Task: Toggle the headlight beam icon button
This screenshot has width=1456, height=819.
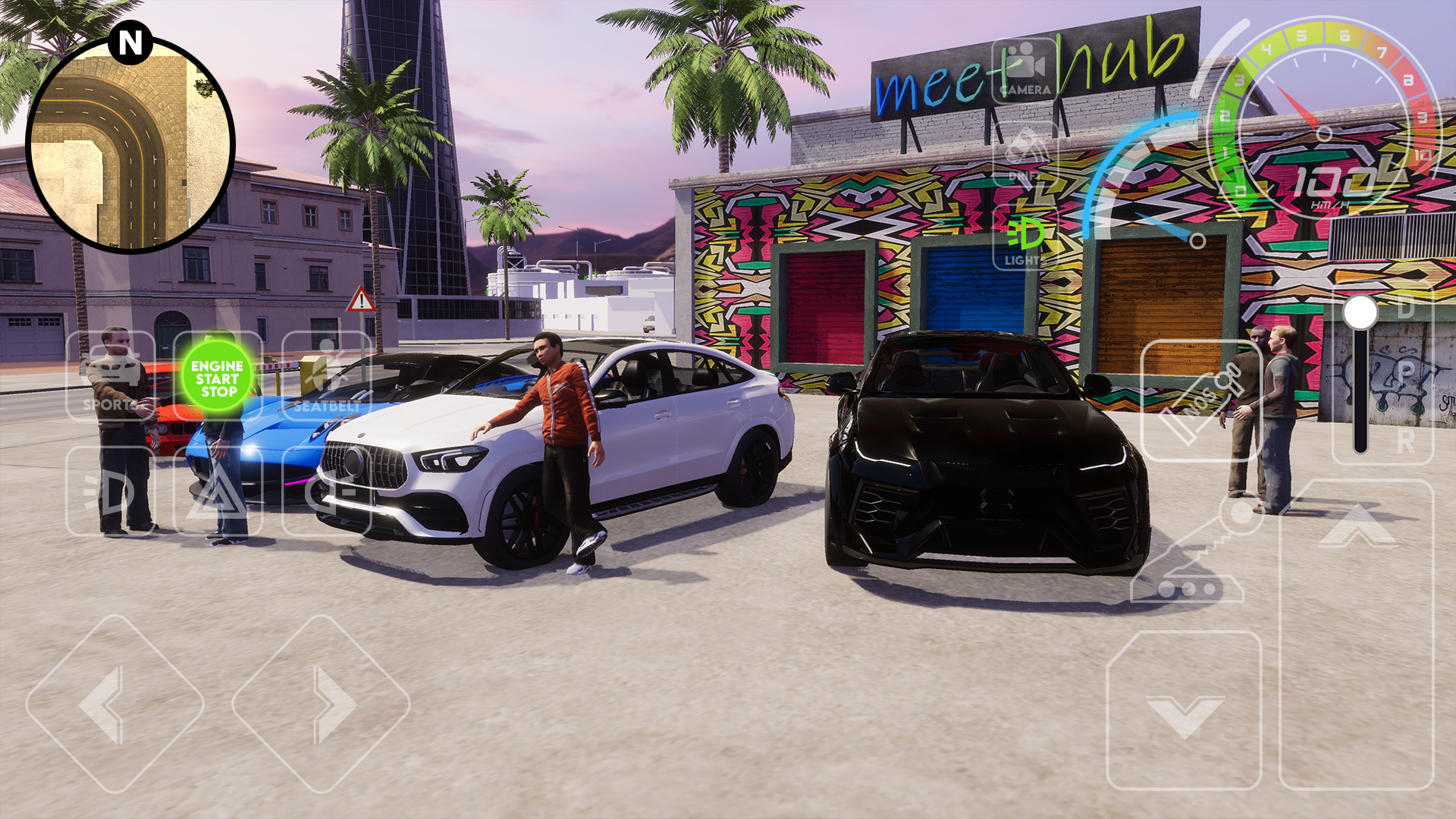Action: 111,491
